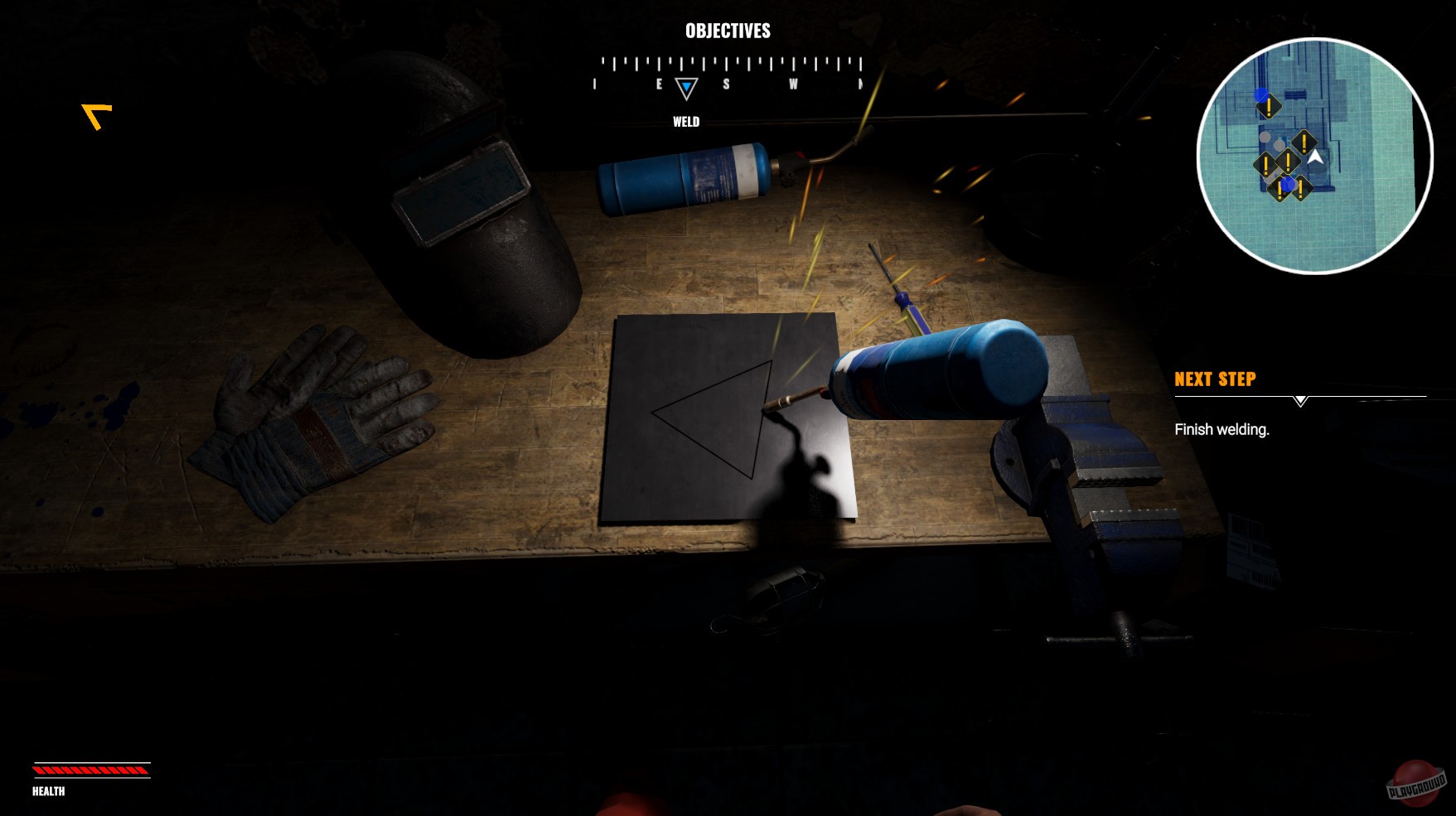This screenshot has height=816, width=1456.
Task: Click the leftmost exclamation marker on the minimap
Action: tap(1265, 165)
